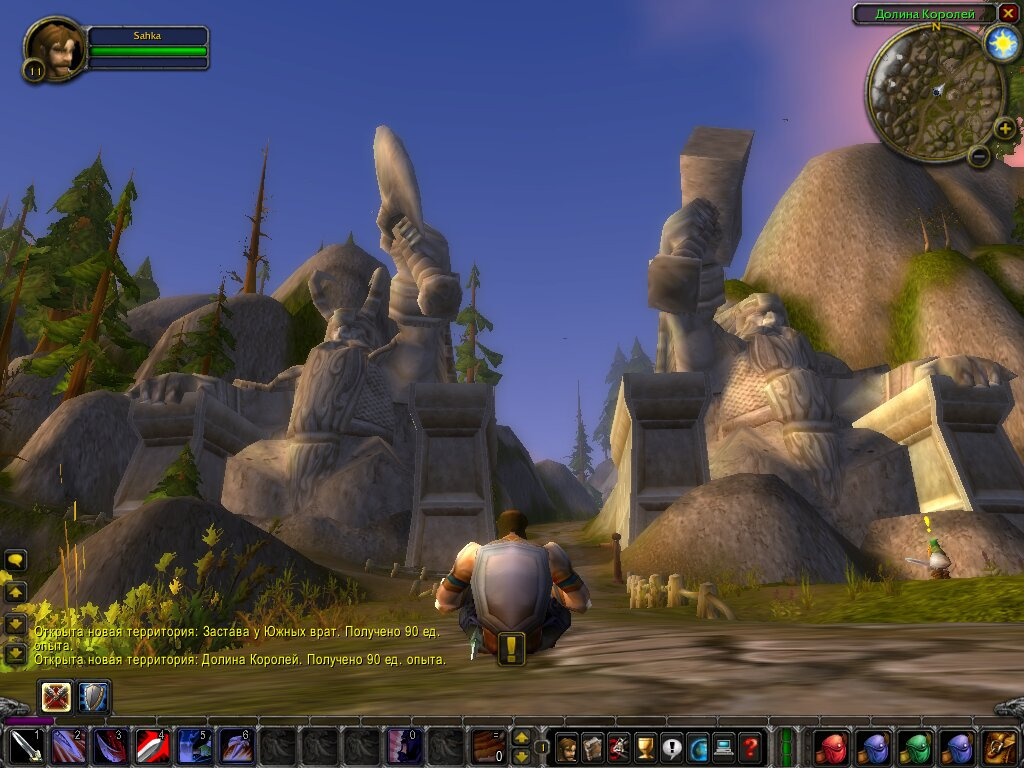Click the Sahka player portrait

coord(55,46)
